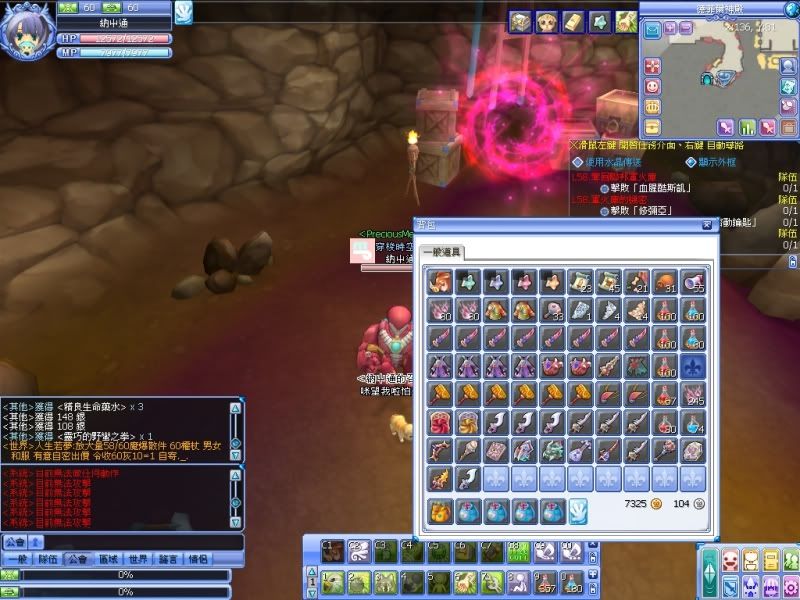Viewport: 800px width, 600px height.
Task: Open the 隊伍 chat tab
Action: coord(46,560)
